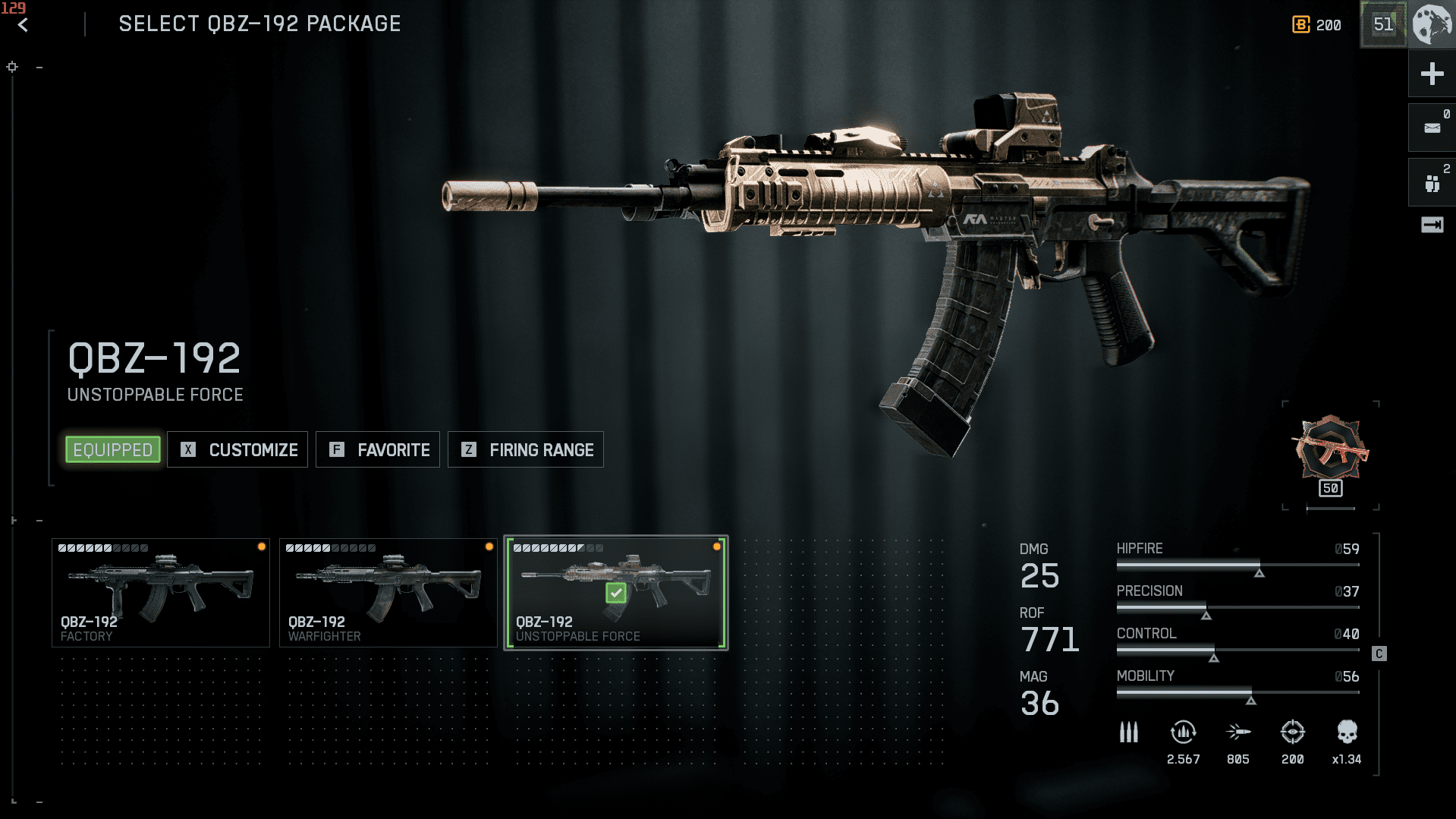Go back with the top-left arrow
Image resolution: width=1456 pixels, height=819 pixels.
tap(24, 25)
